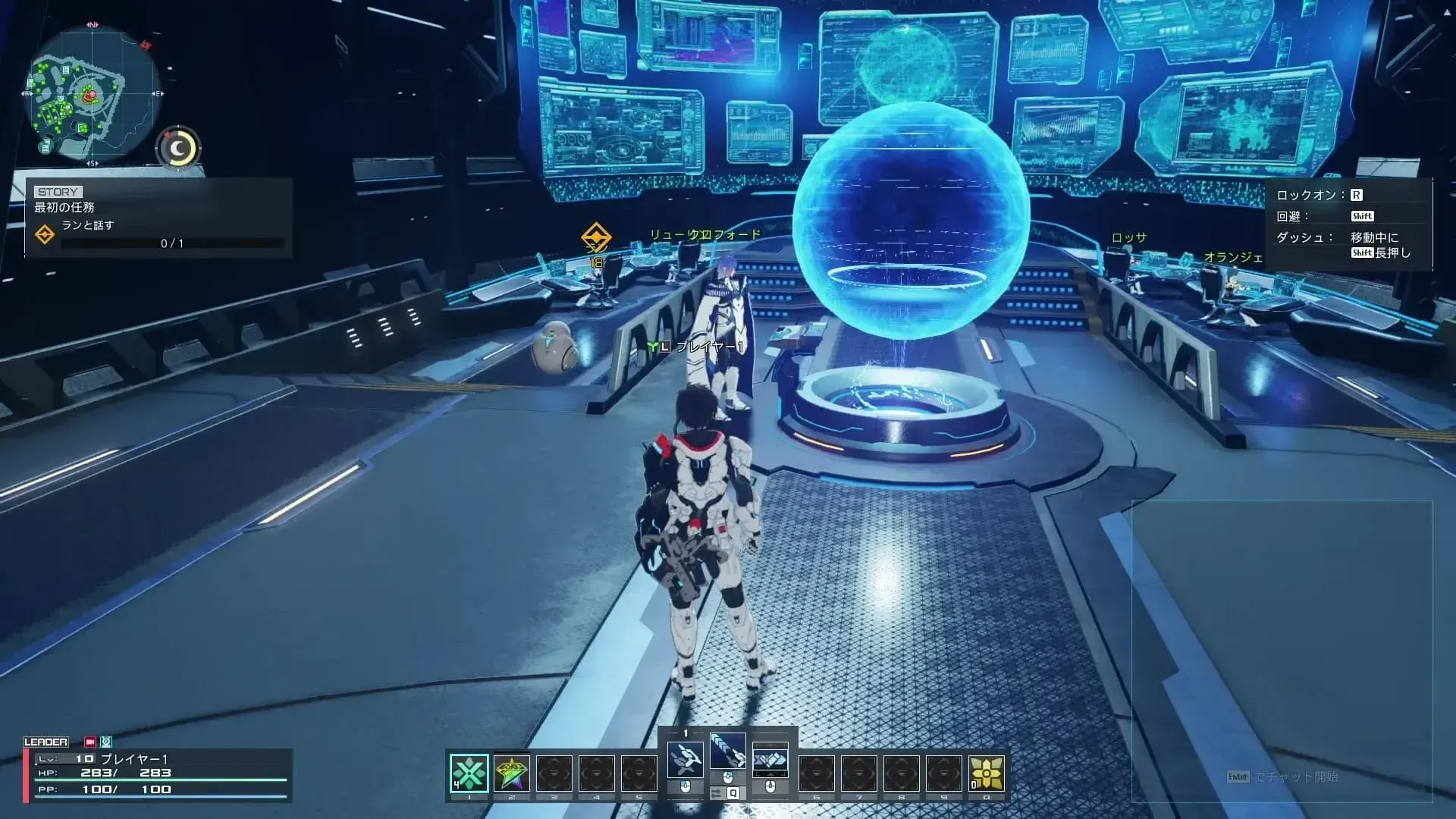The image size is (1456, 819).
Task: Select the green cross item in slot 1
Action: pyautogui.click(x=469, y=773)
